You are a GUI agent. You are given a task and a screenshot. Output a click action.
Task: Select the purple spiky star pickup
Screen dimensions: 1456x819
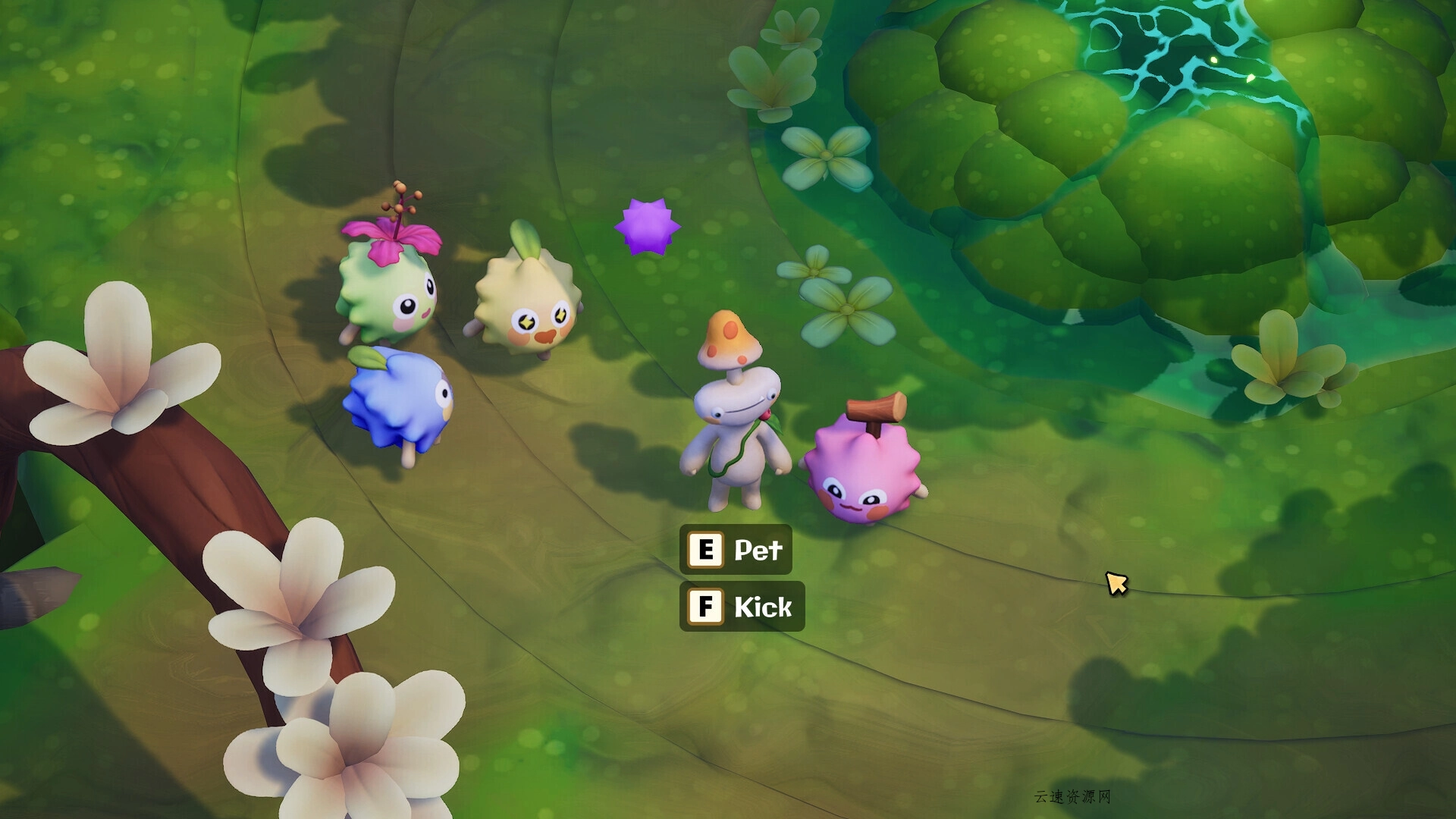tap(646, 226)
